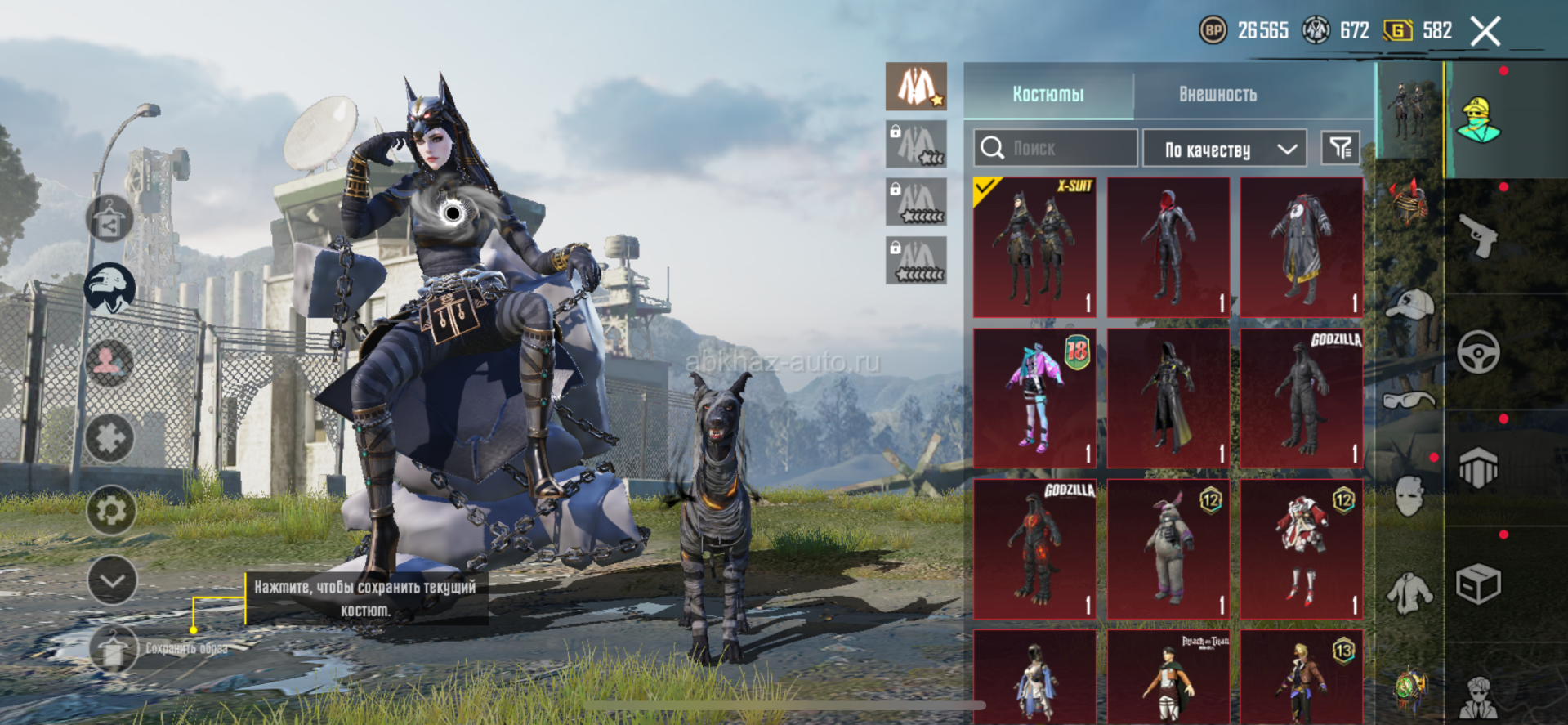1568x725 pixels.
Task: Pick the red Godzilla costume tile
Action: tap(1034, 548)
